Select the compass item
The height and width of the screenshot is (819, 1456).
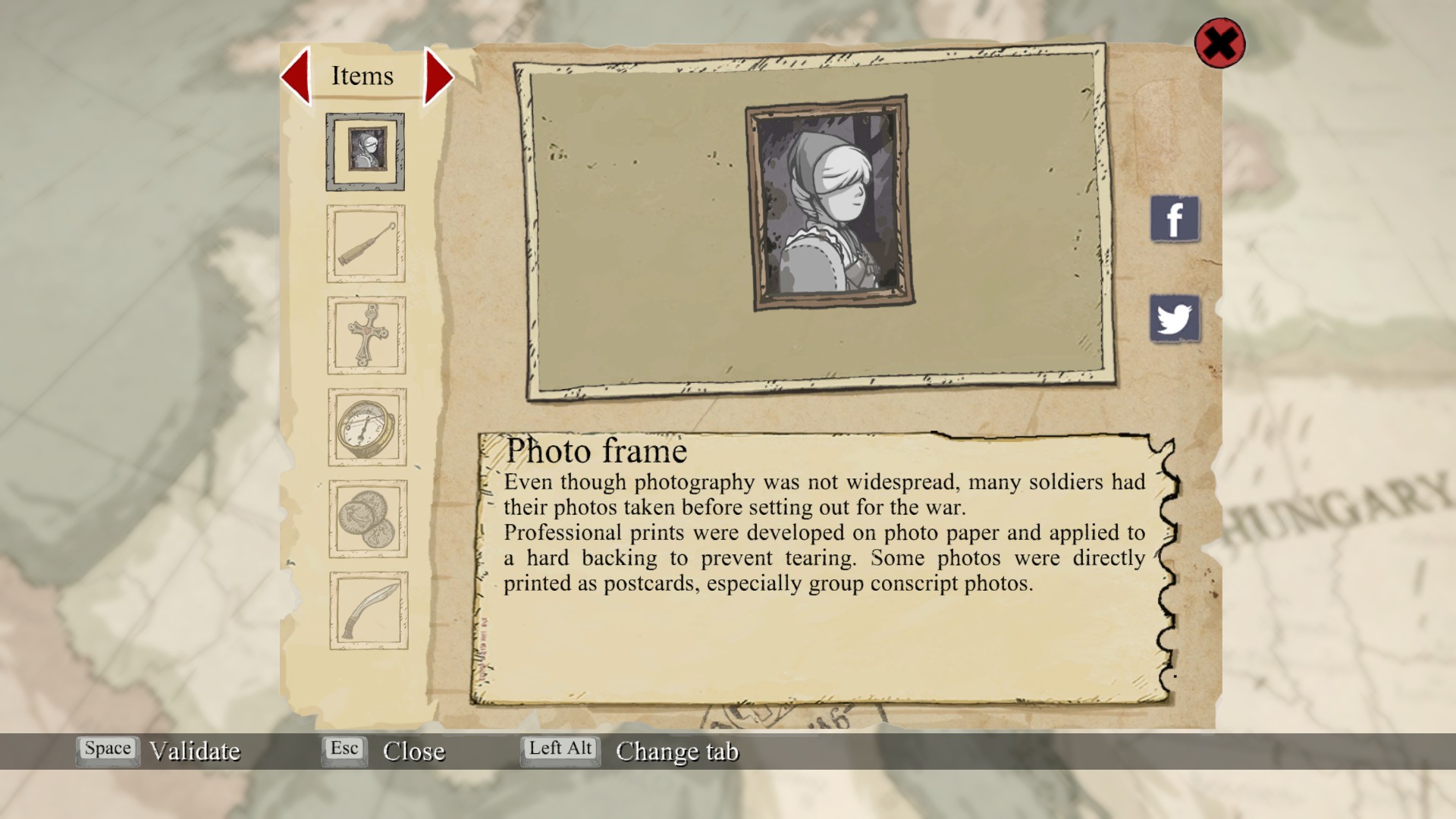click(367, 427)
